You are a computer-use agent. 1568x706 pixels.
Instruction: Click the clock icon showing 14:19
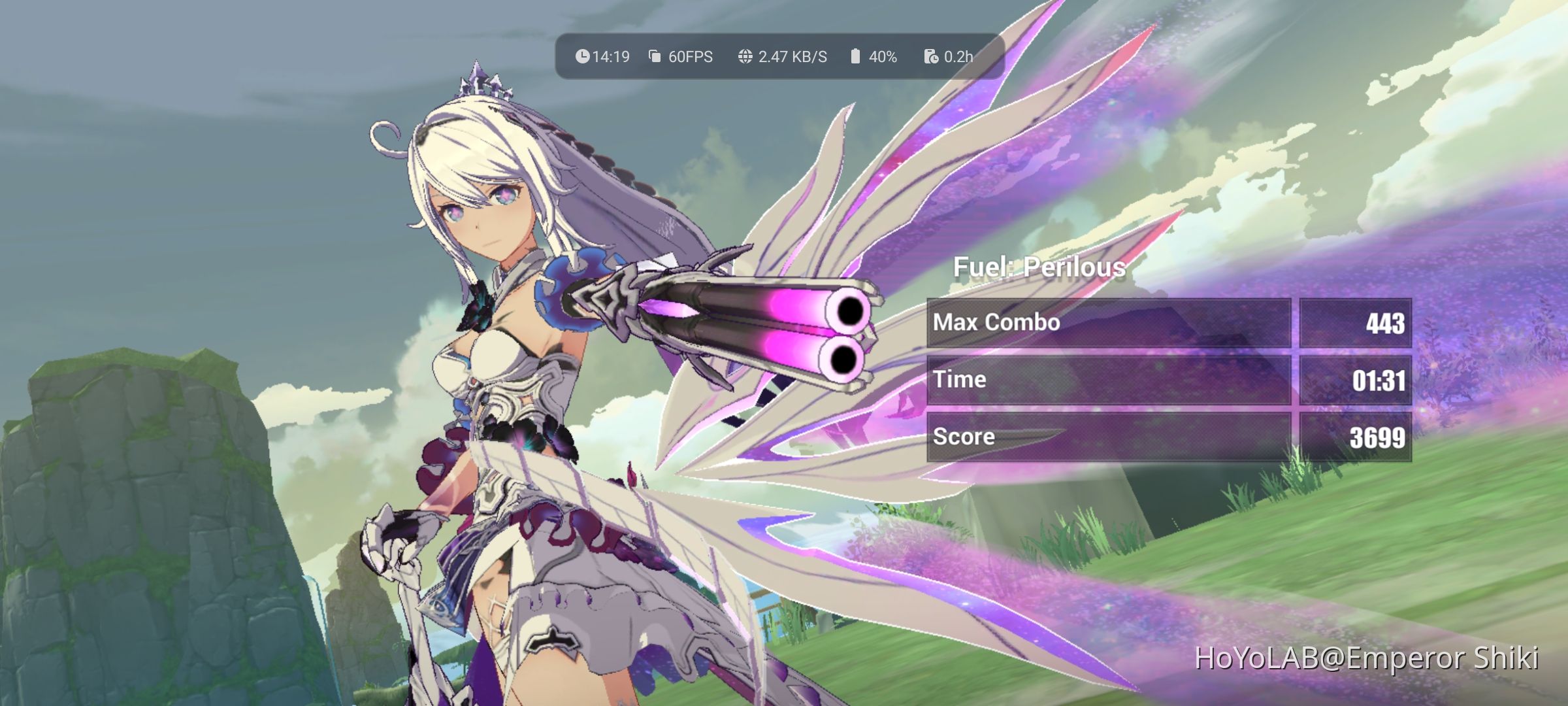584,57
